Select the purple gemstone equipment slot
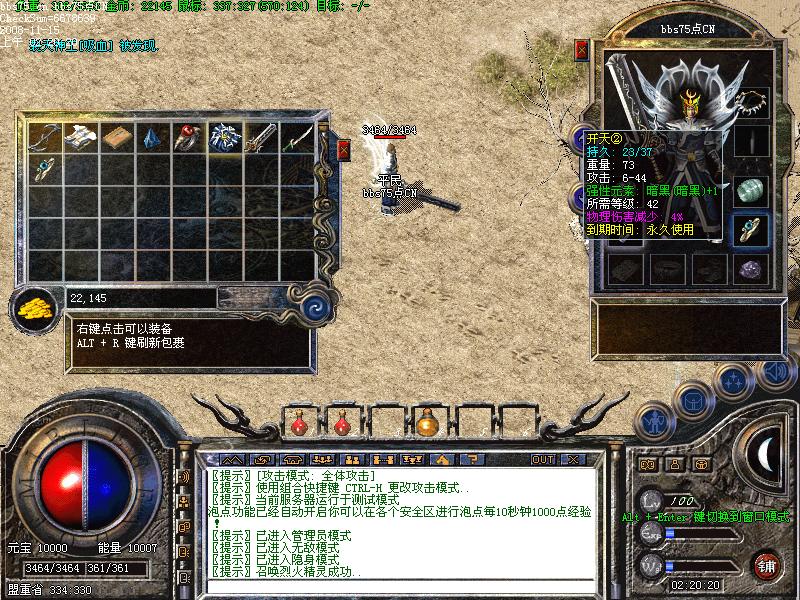 [752, 269]
